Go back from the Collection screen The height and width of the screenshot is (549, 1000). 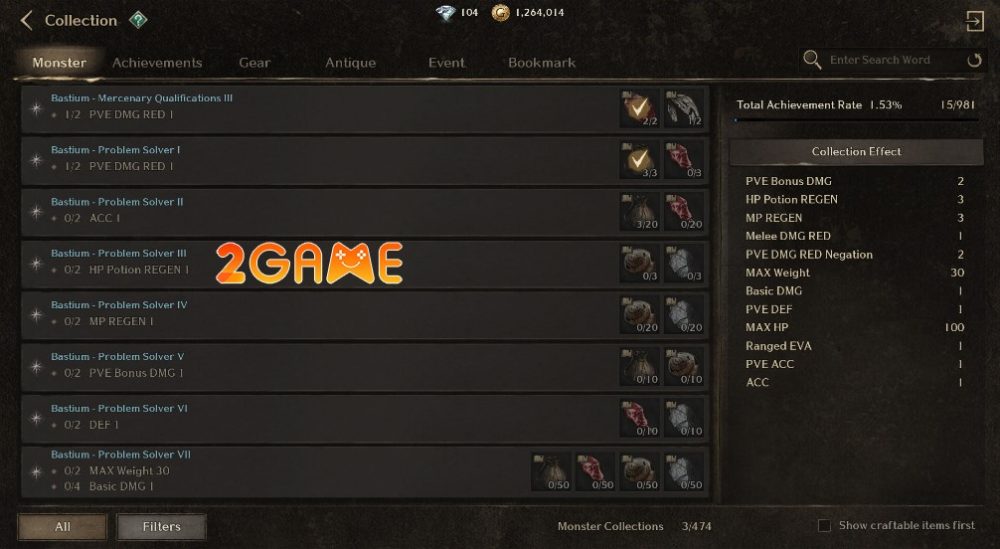[x=27, y=20]
